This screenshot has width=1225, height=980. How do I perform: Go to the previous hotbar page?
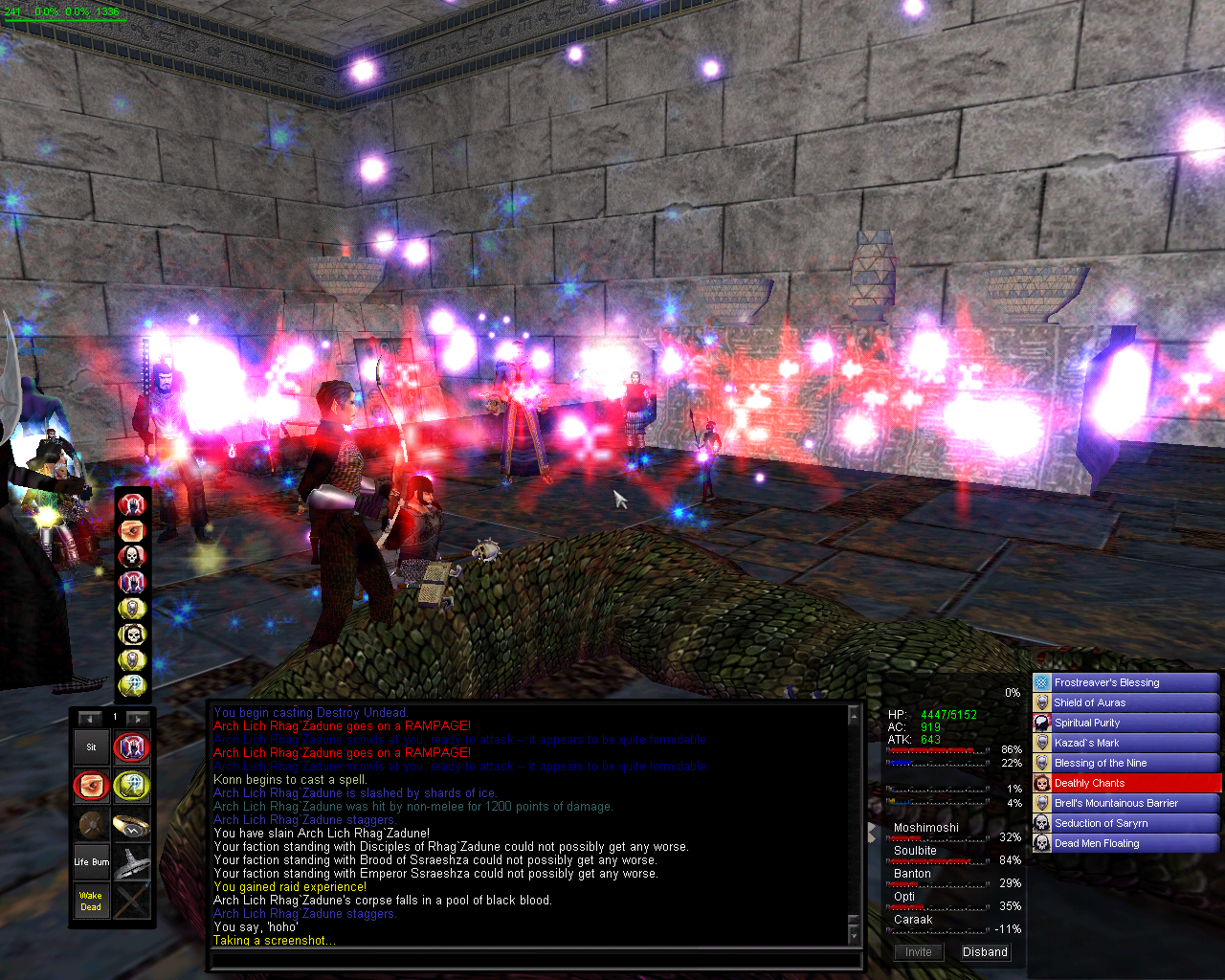tap(90, 718)
